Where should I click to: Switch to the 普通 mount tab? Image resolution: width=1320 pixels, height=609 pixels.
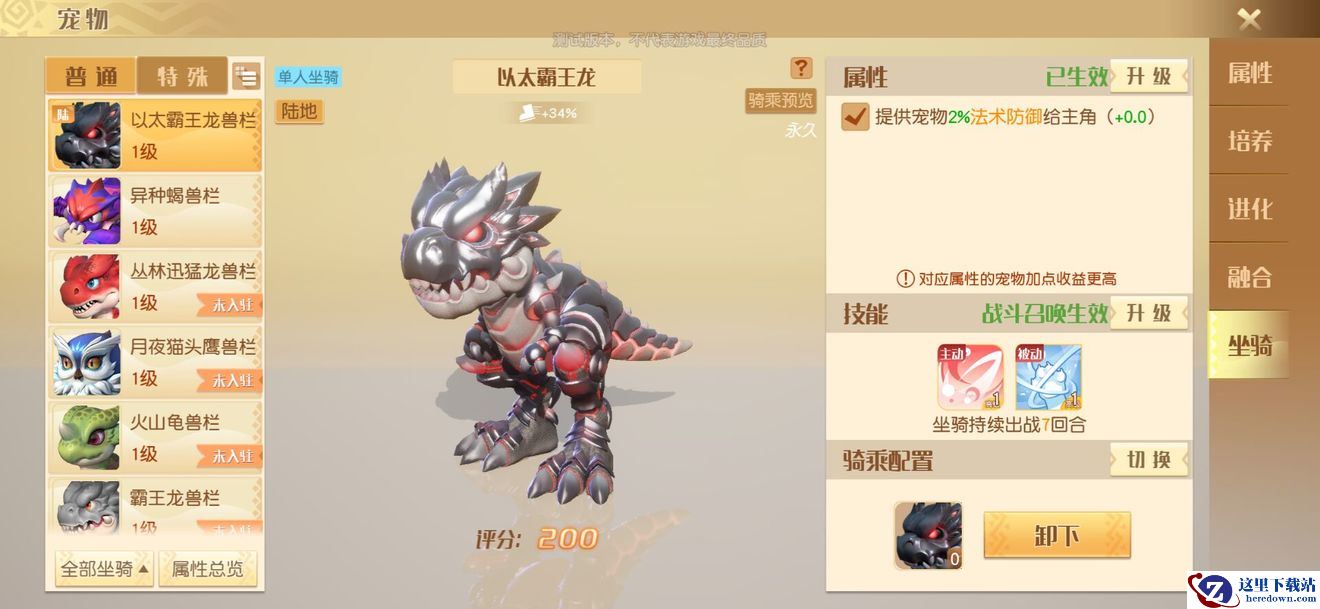(92, 76)
